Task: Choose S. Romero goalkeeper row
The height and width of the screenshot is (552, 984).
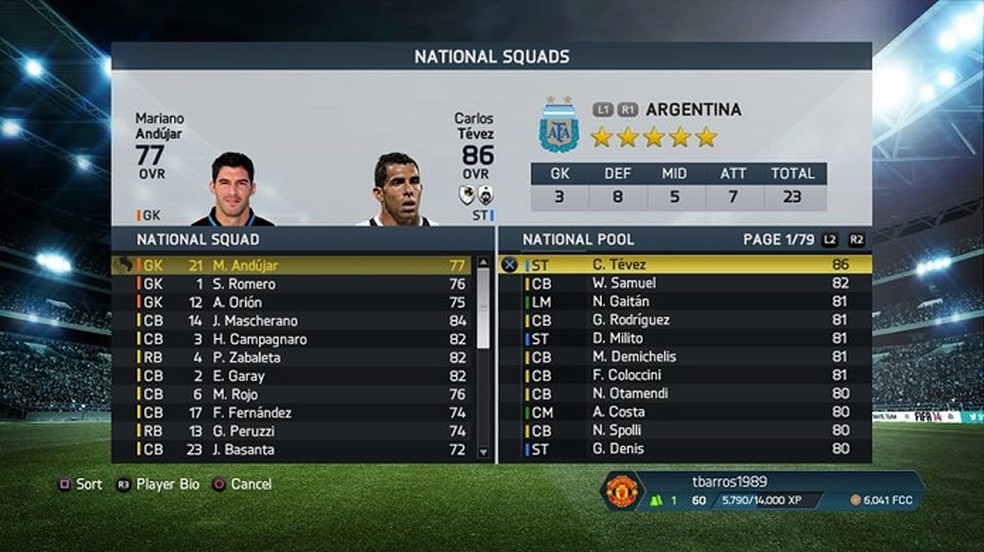Action: click(x=290, y=284)
